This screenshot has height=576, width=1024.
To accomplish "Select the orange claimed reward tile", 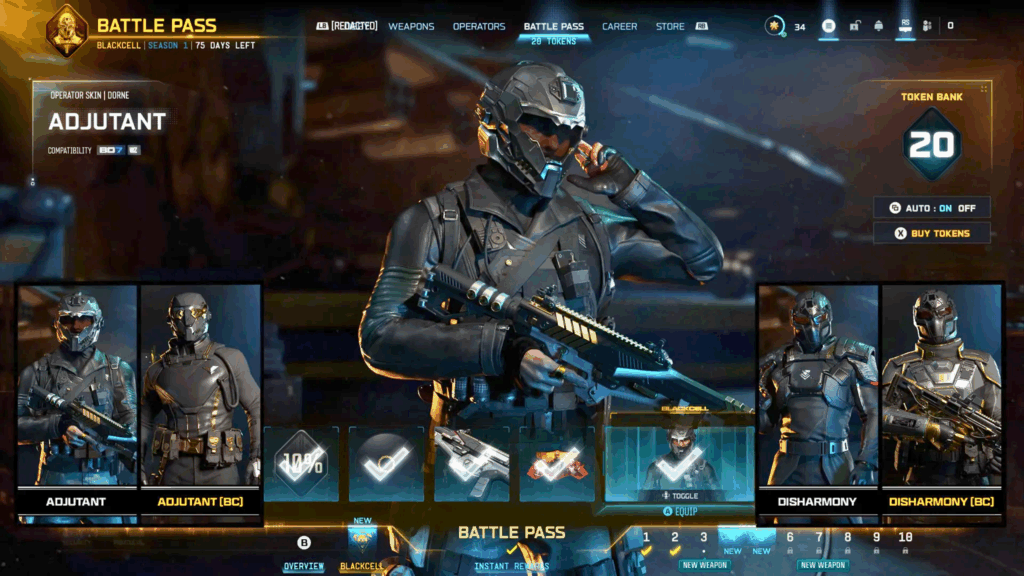I will pos(557,463).
